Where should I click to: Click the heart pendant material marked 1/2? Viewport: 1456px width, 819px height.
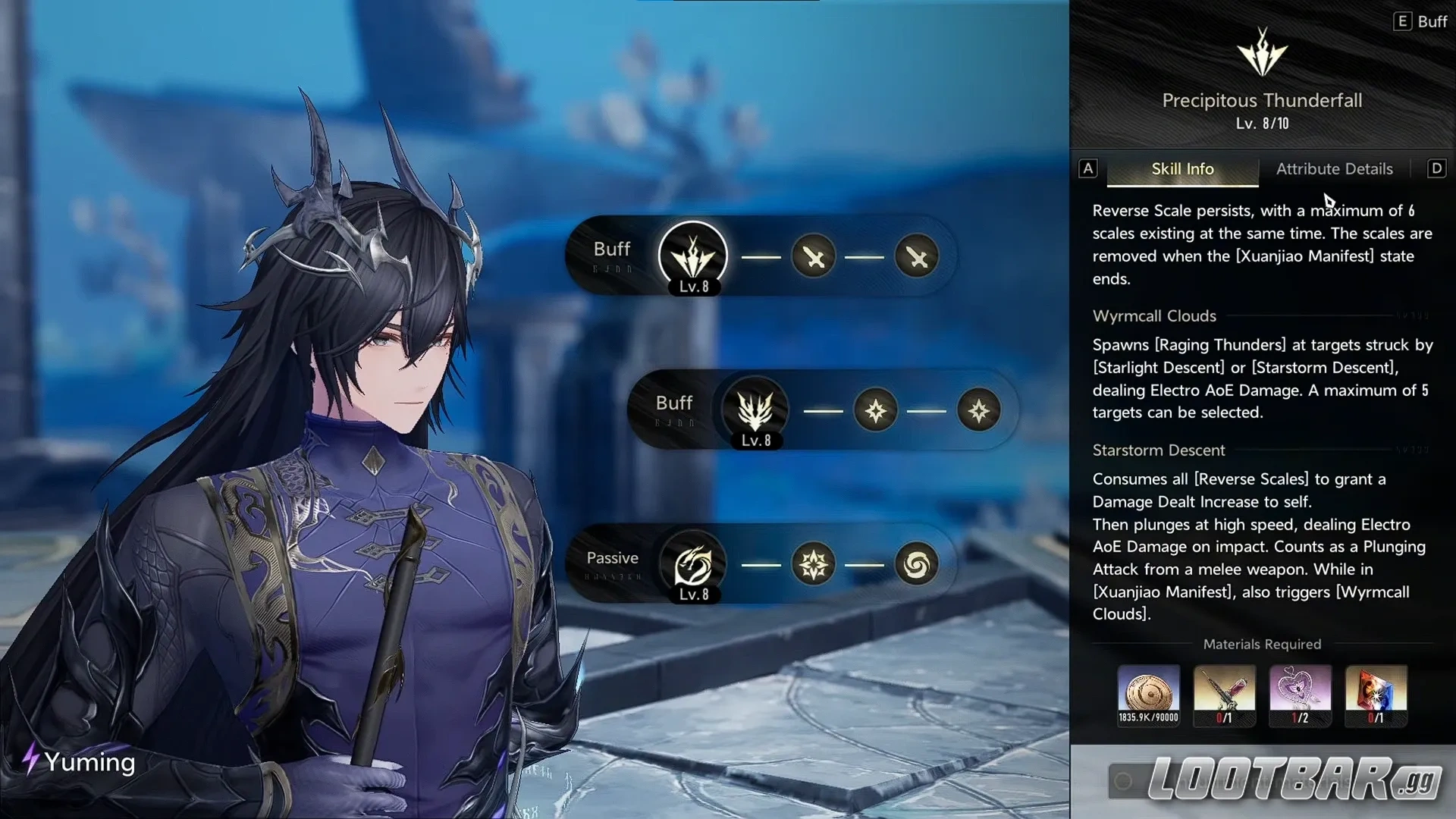point(1300,694)
